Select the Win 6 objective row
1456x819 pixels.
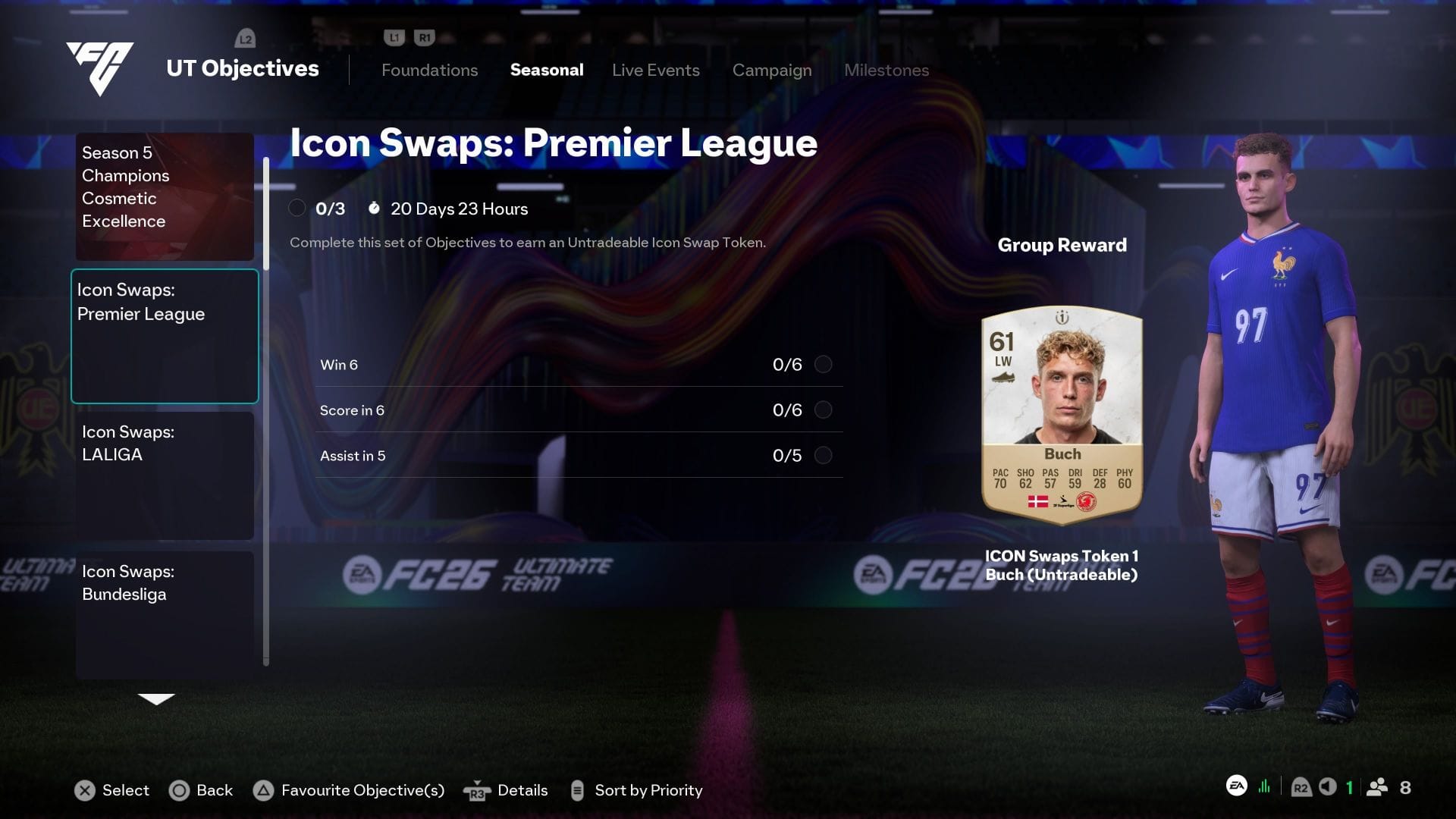tap(579, 365)
